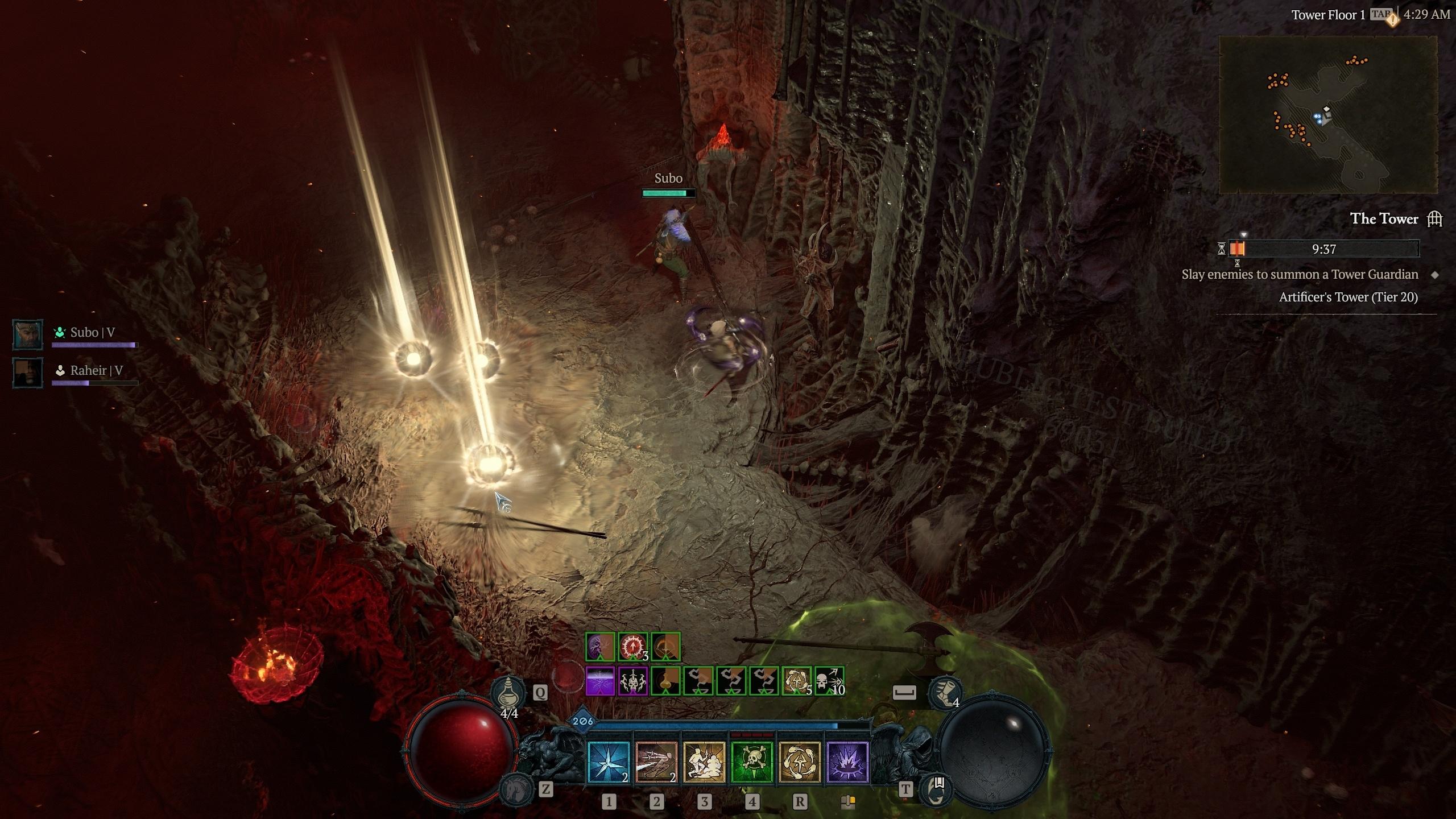Inspect the skull and sword purple buff

click(632, 681)
